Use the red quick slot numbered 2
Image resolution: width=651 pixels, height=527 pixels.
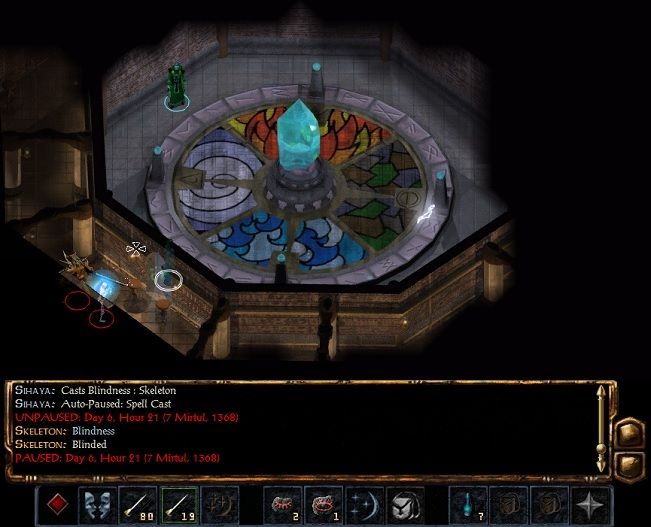pyautogui.click(x=283, y=505)
